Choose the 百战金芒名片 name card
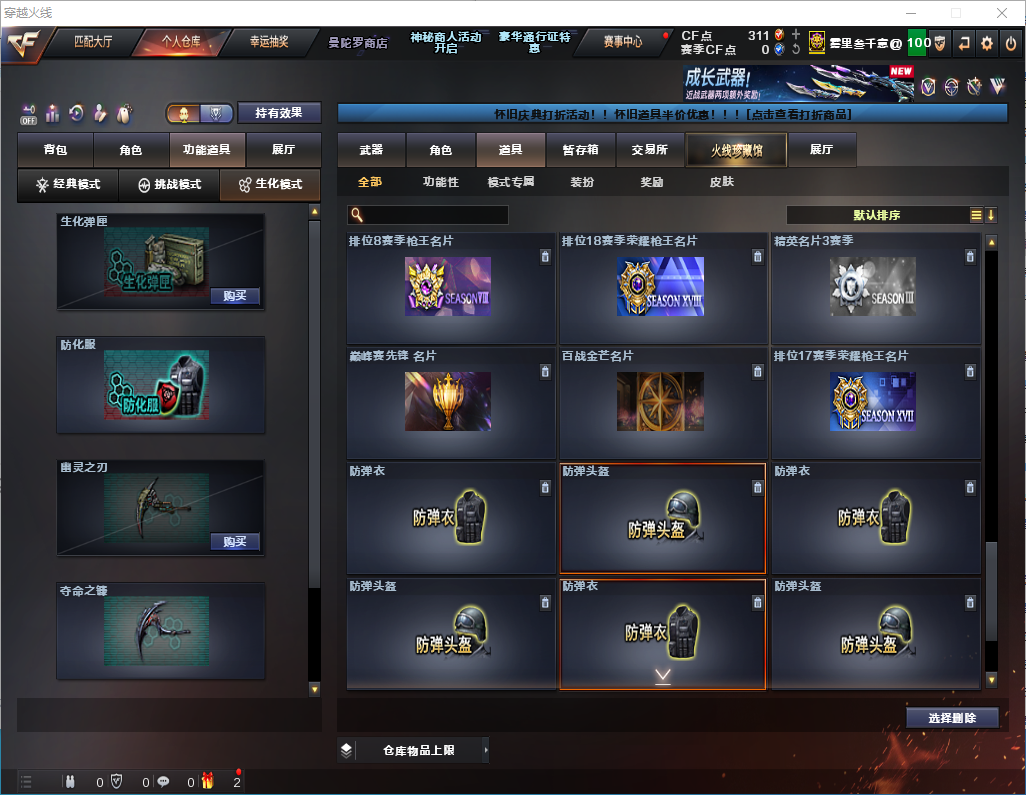Screen dimensions: 1026x795 click(662, 402)
